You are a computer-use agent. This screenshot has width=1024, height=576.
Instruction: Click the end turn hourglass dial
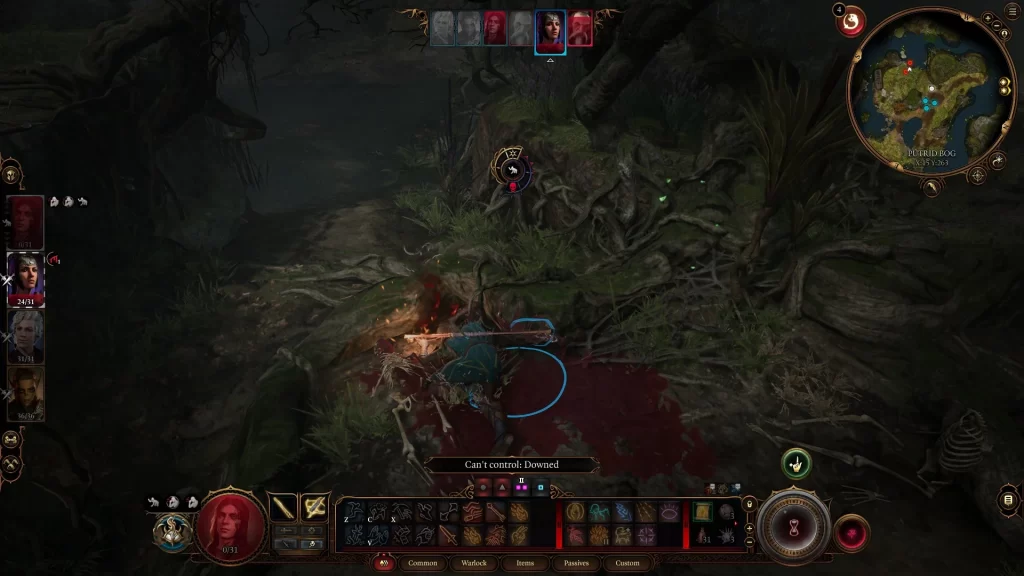click(794, 527)
